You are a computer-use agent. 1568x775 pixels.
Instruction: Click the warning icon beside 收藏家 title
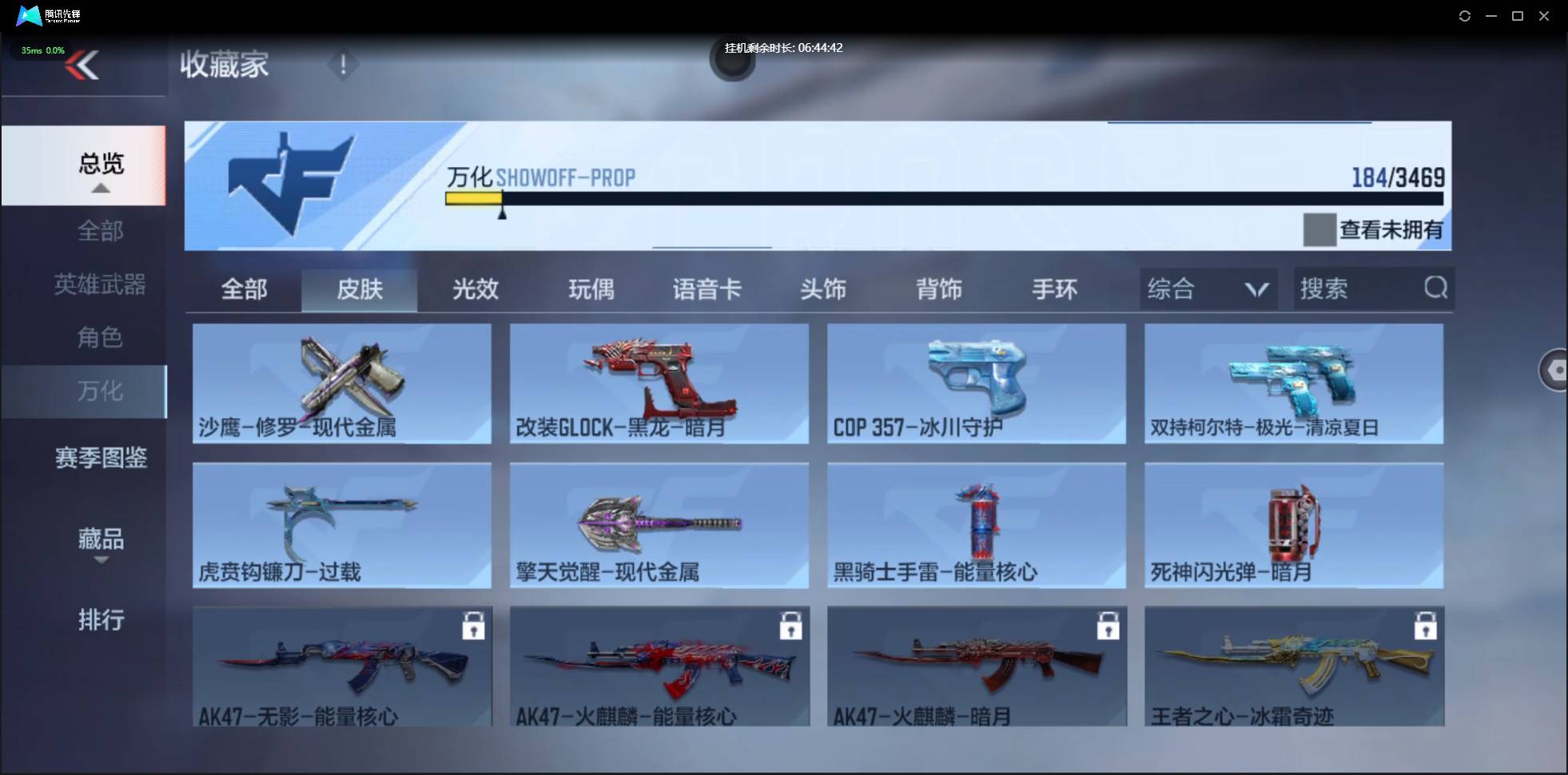[343, 64]
